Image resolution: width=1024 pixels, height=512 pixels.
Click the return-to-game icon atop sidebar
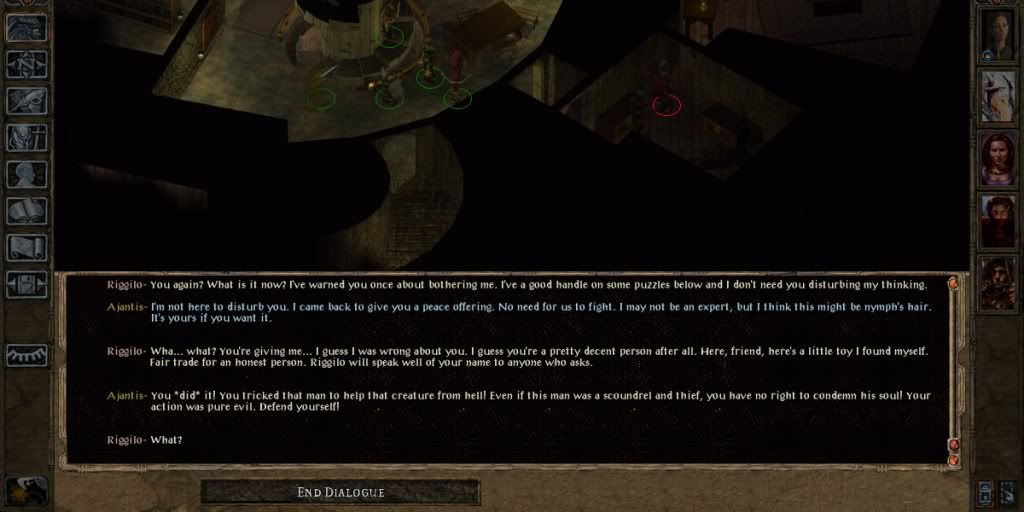[26, 27]
